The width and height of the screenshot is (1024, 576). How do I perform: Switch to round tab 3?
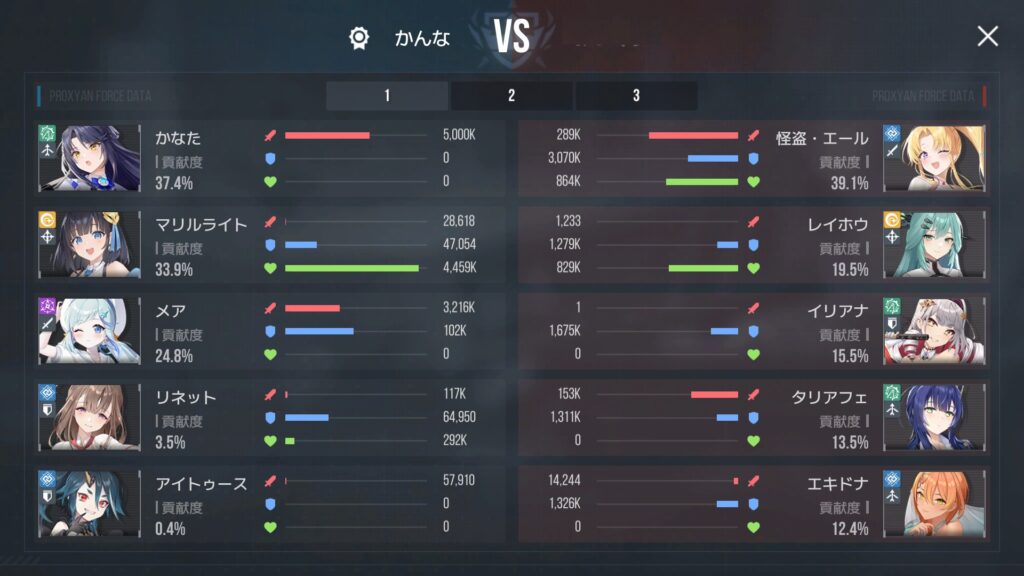click(636, 96)
